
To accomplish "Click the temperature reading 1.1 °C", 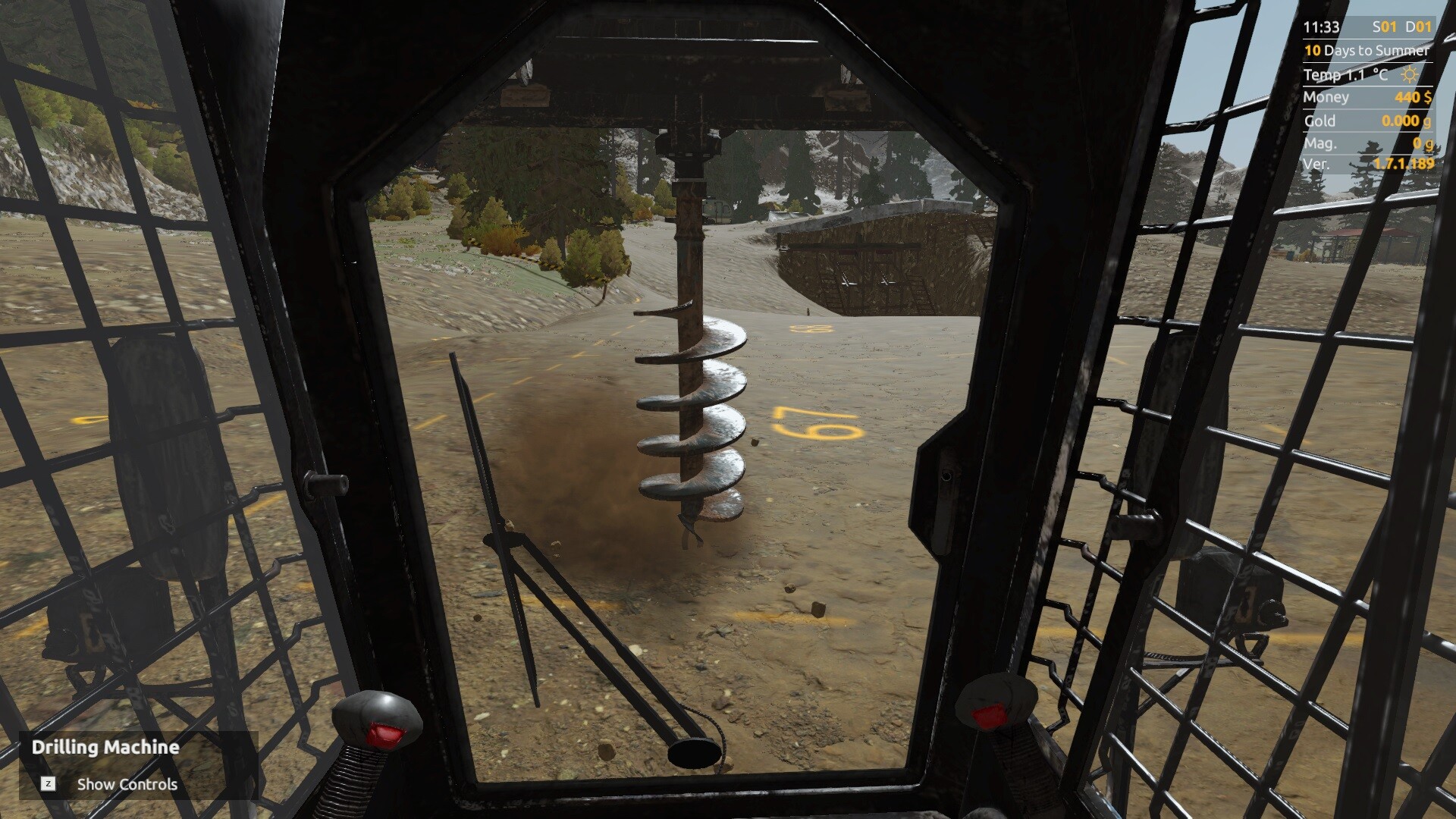I will pos(1346,74).
